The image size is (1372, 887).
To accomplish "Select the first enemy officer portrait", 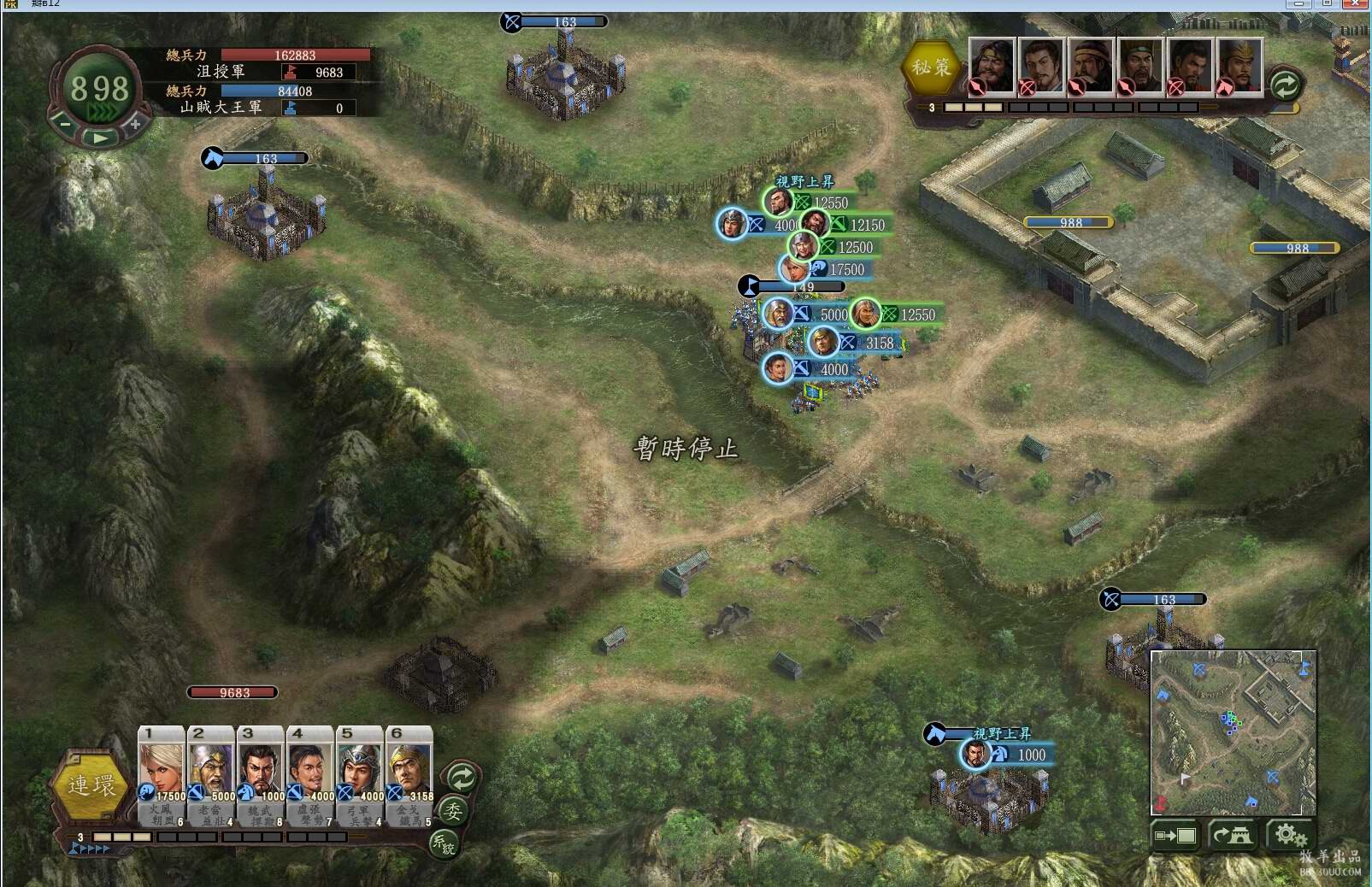I will coord(992,65).
